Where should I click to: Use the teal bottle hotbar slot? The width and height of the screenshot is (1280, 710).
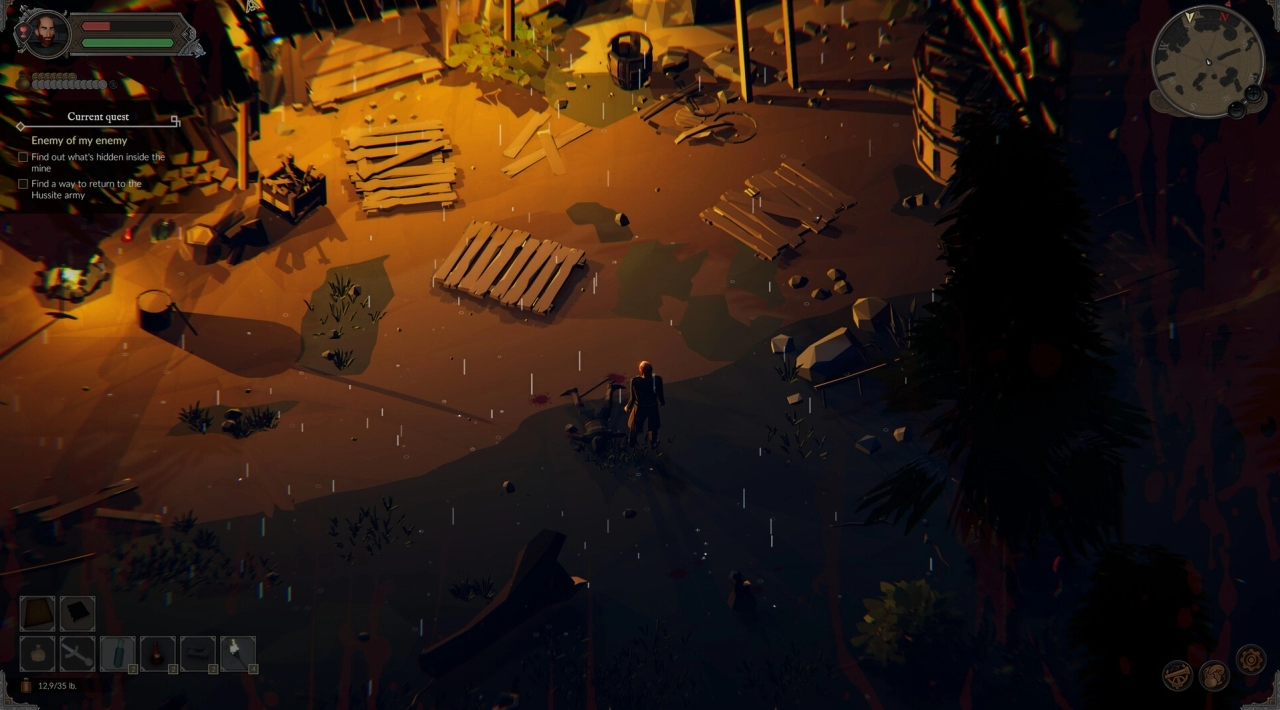(118, 654)
